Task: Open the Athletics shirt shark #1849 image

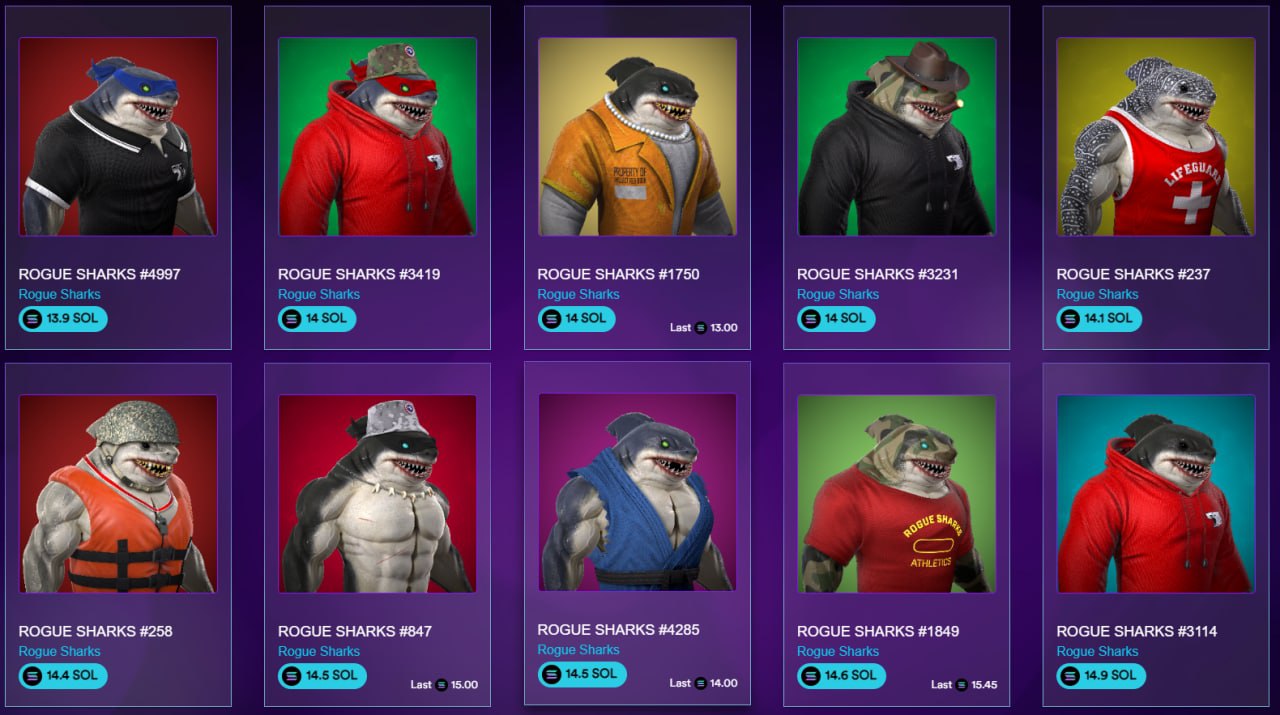Action: [x=896, y=493]
